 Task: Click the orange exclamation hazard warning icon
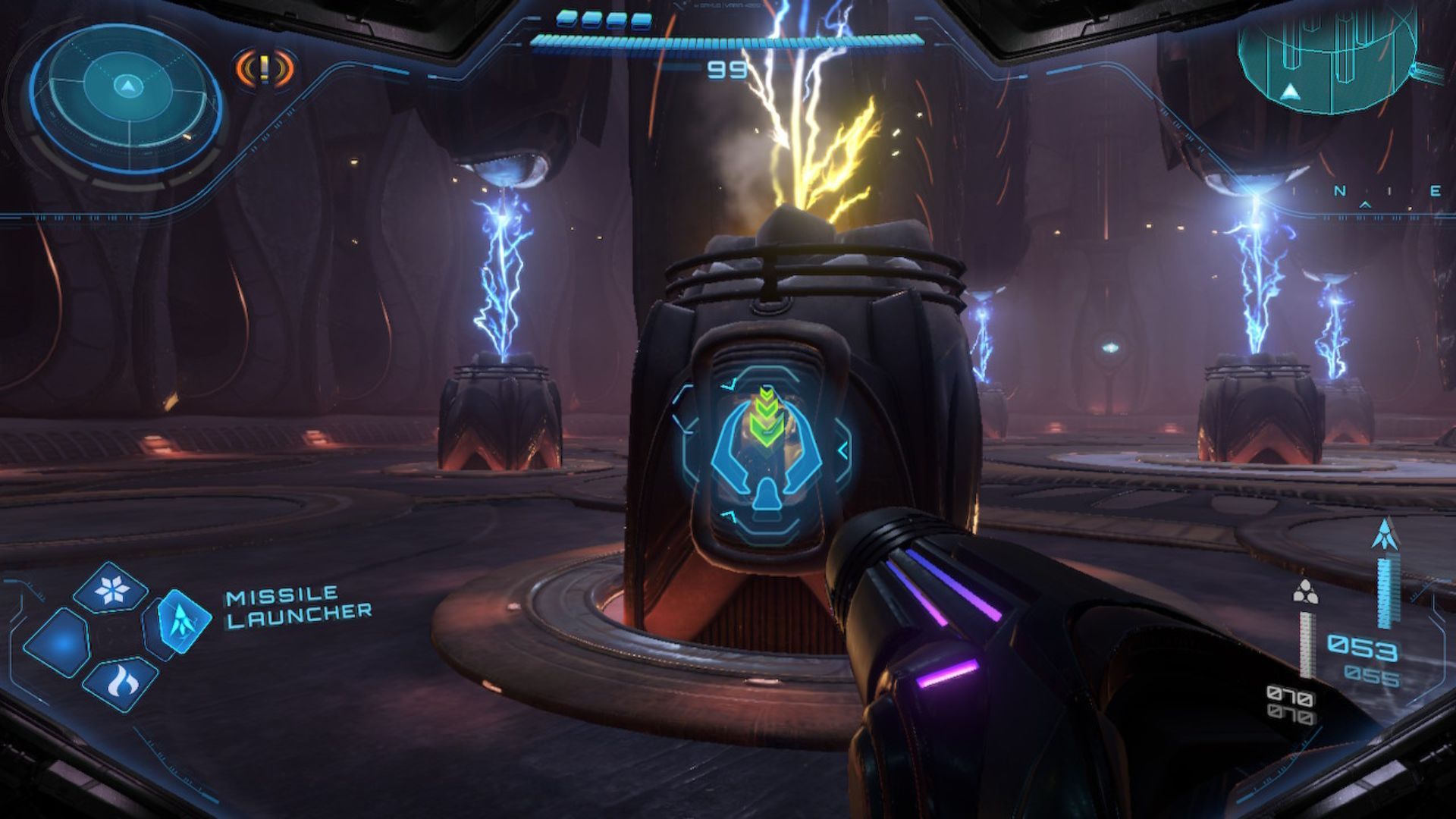263,69
